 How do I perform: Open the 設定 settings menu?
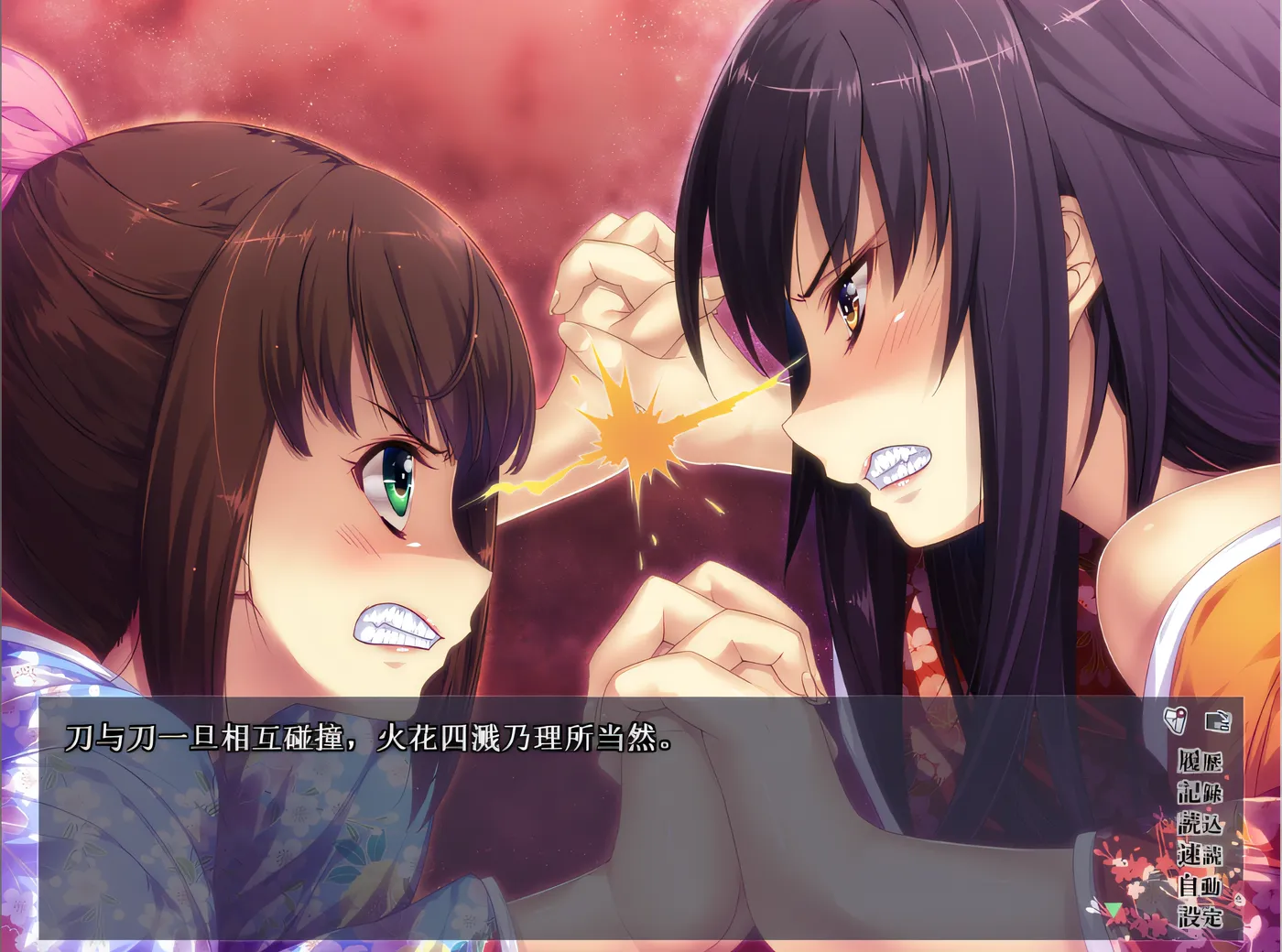click(x=1200, y=915)
